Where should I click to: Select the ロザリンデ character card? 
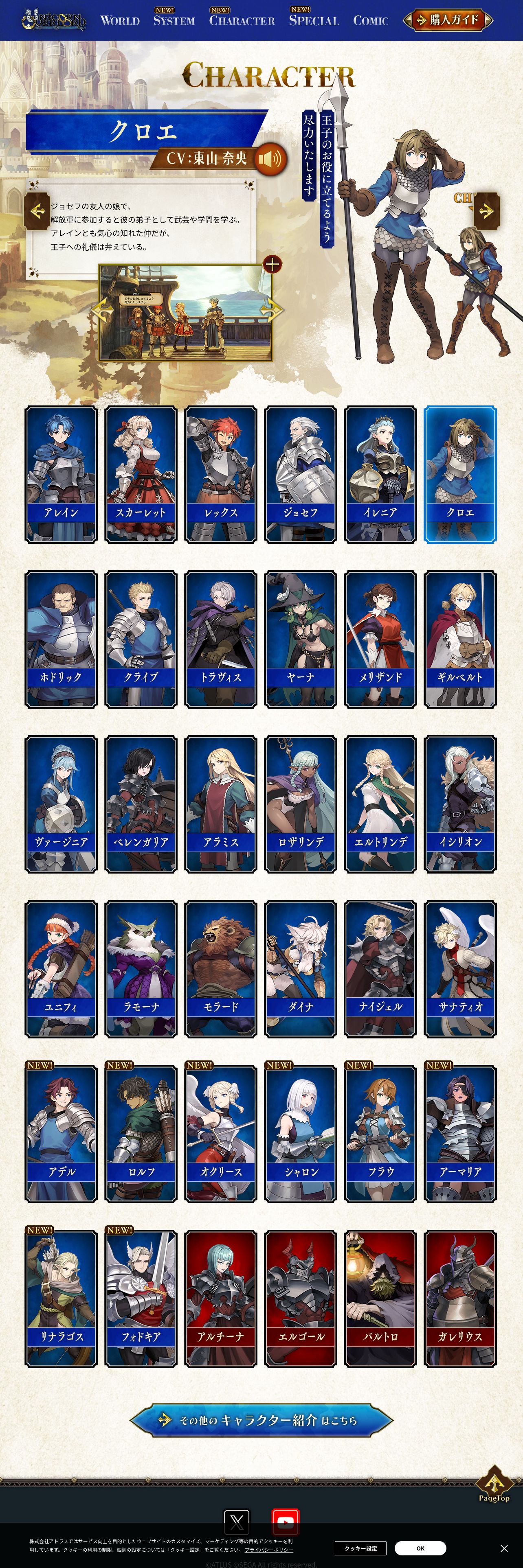pyautogui.click(x=300, y=804)
